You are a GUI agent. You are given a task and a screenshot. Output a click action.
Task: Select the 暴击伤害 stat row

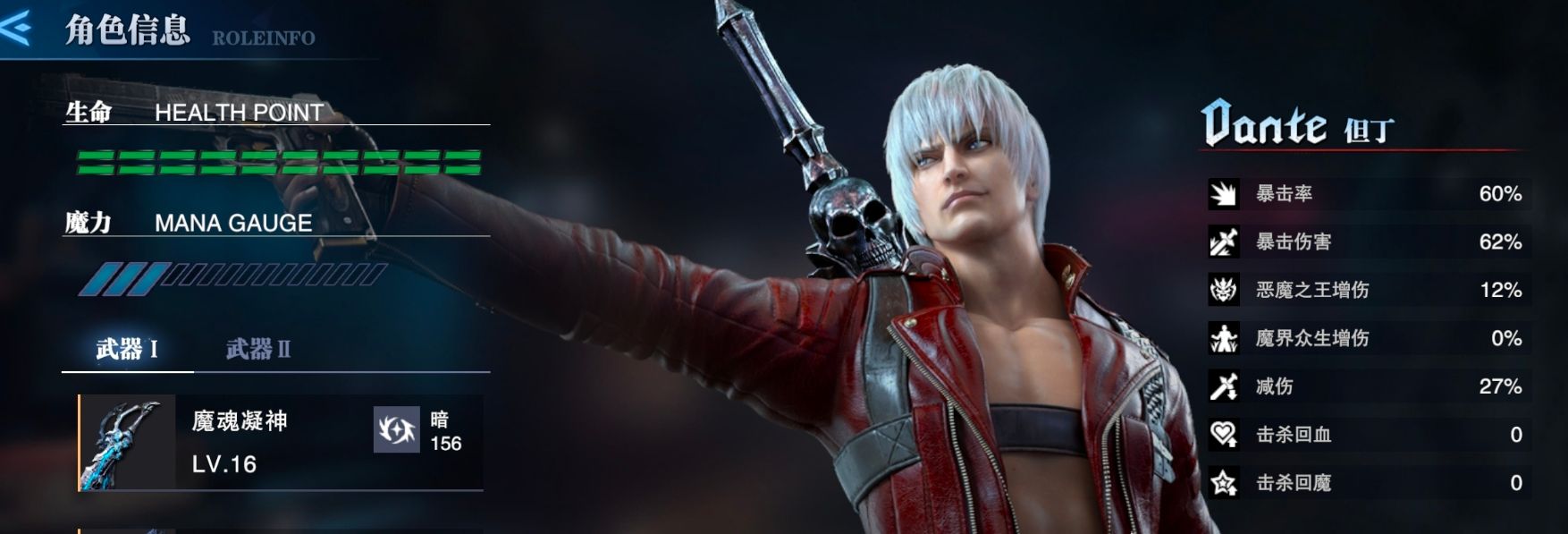point(1368,242)
